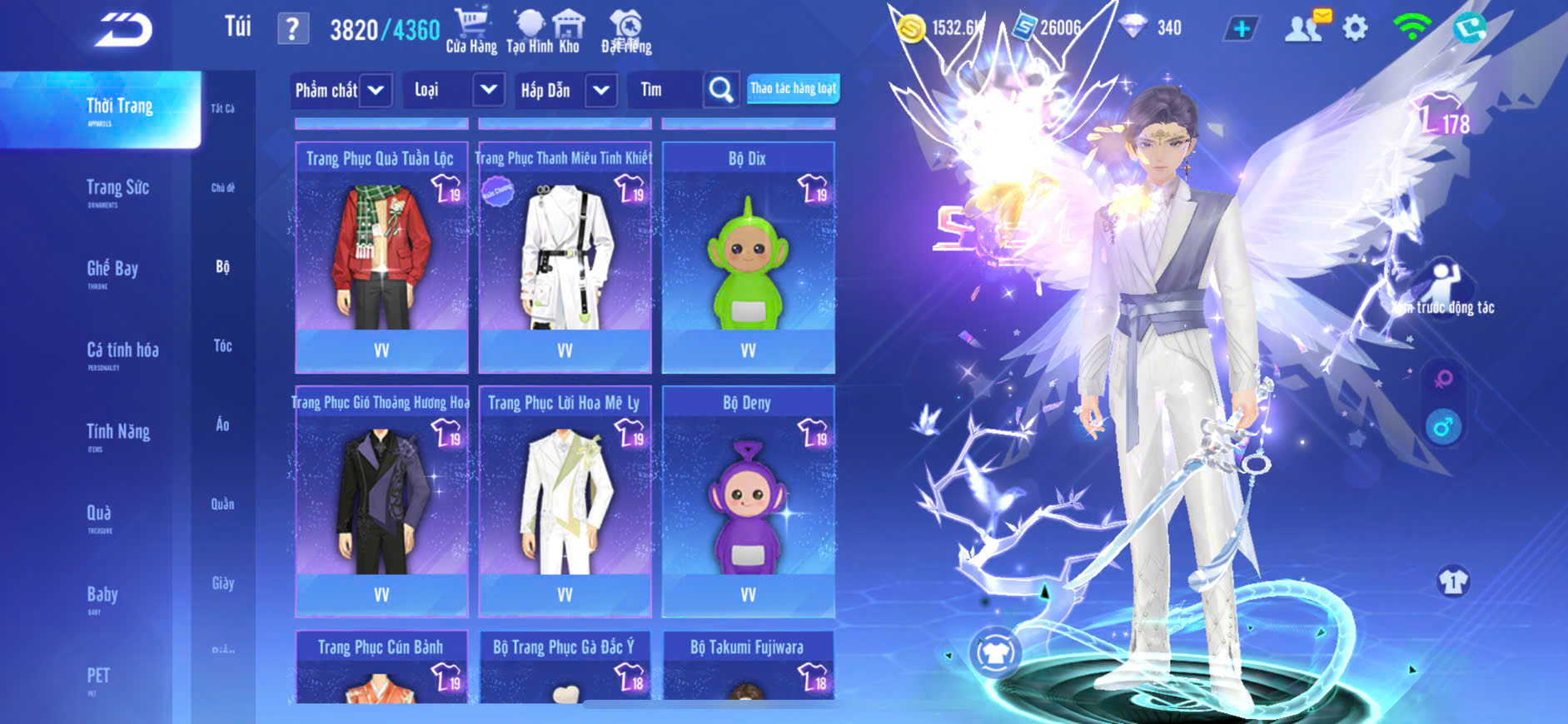Add currency with the plus button
1568x724 pixels.
(1241, 28)
